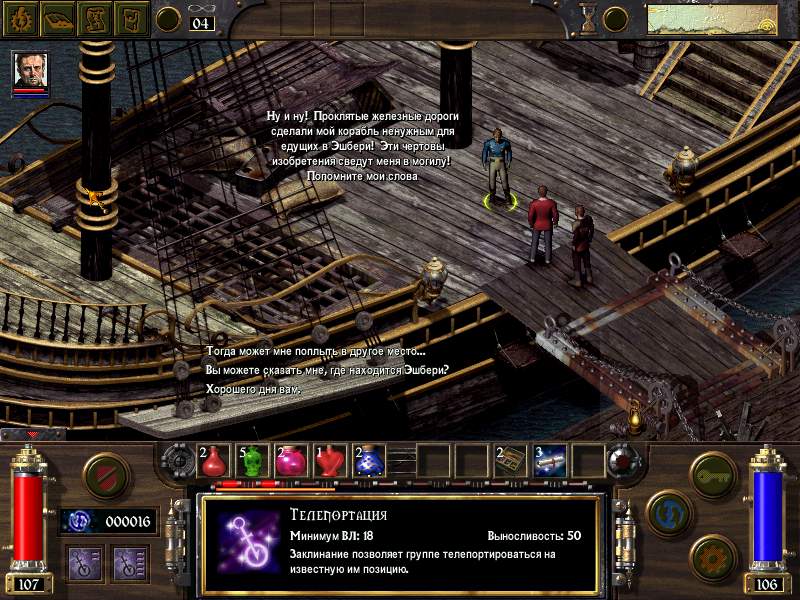
Task: Choose reply "Тогда может мне поплыть в другое место..."
Action: pyautogui.click(x=315, y=351)
